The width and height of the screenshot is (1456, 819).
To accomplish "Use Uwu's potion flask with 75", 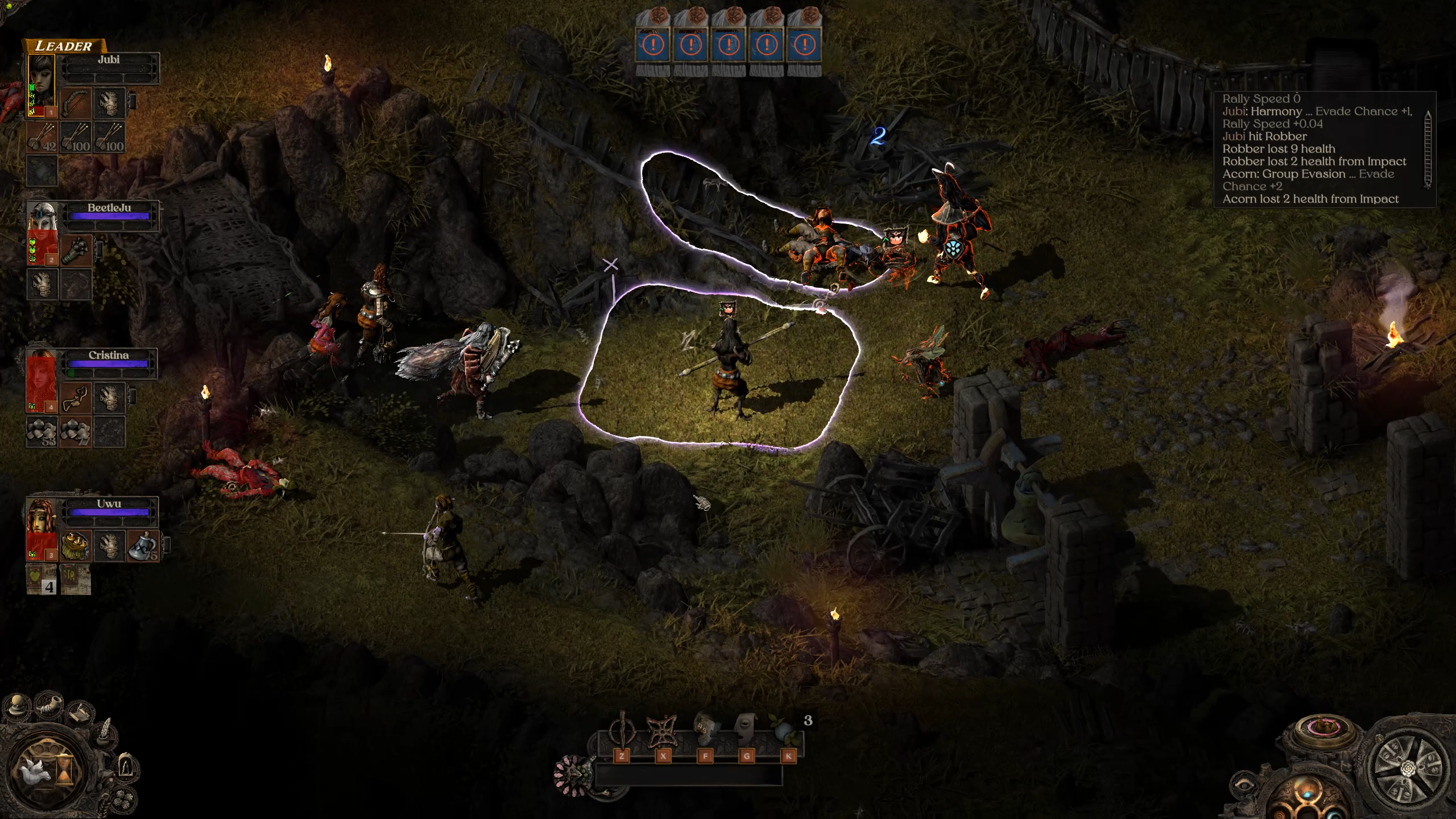I will pyautogui.click(x=142, y=546).
